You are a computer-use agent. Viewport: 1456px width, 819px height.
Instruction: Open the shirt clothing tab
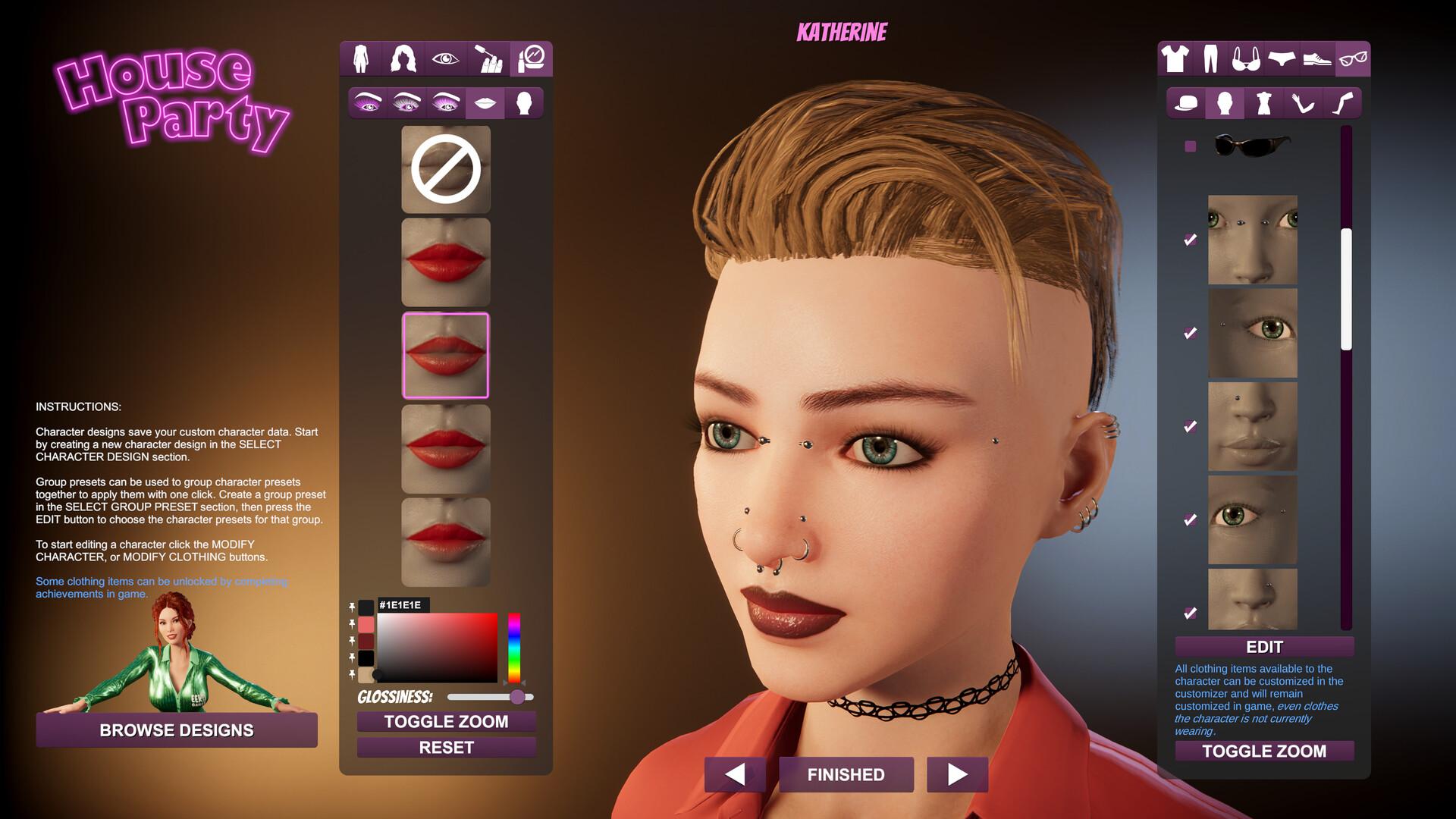click(x=1175, y=59)
